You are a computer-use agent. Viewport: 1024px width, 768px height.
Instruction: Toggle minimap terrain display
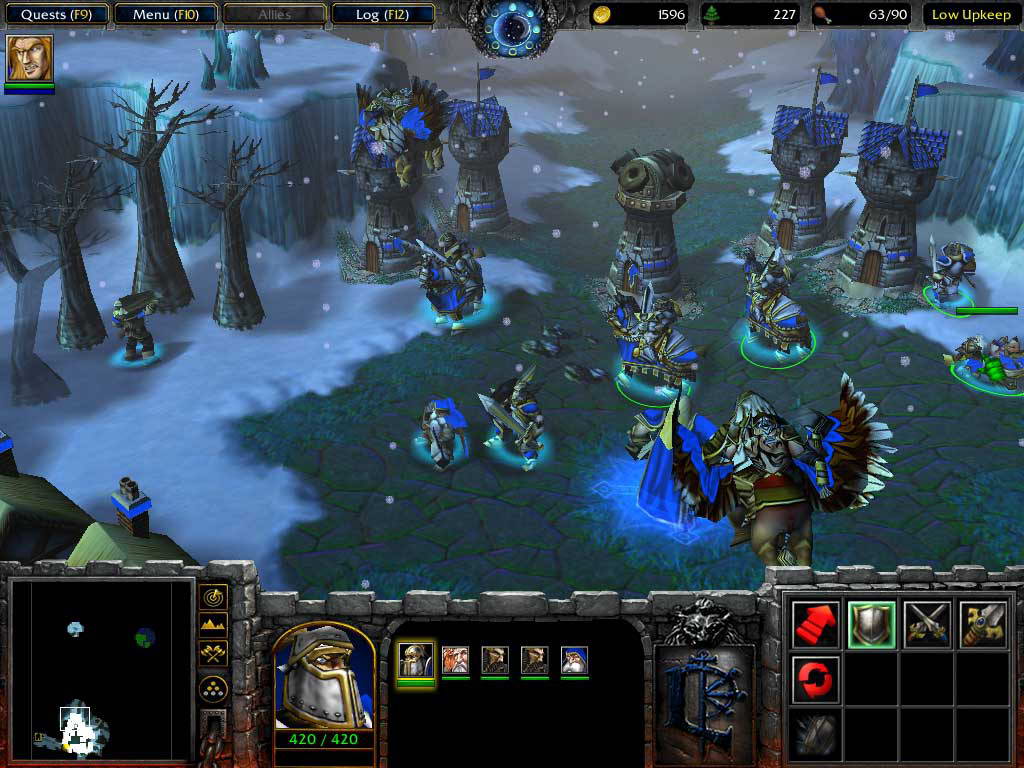(x=213, y=626)
